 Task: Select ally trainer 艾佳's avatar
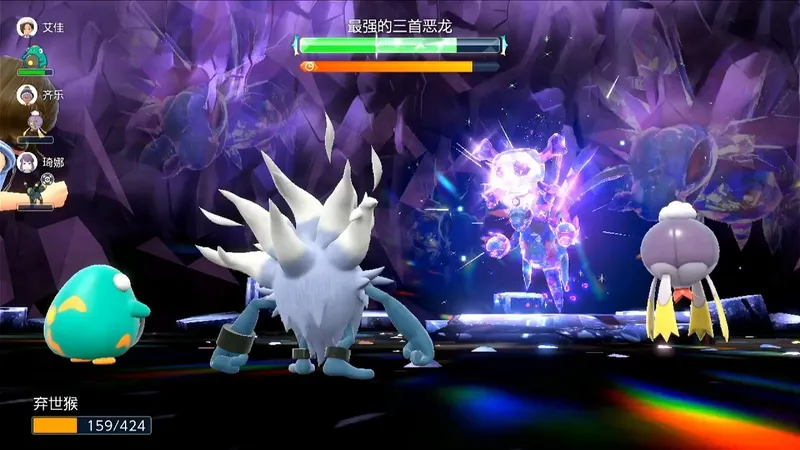point(27,27)
